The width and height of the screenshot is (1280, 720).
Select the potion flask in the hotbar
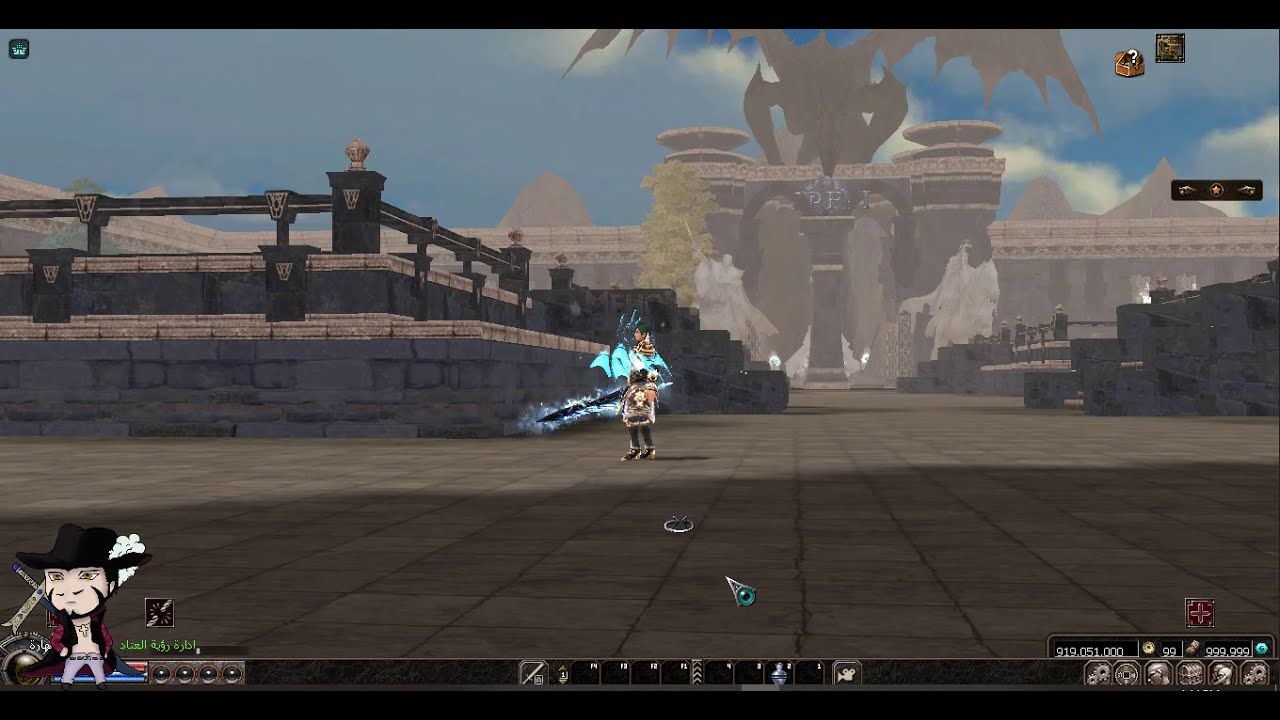point(780,674)
